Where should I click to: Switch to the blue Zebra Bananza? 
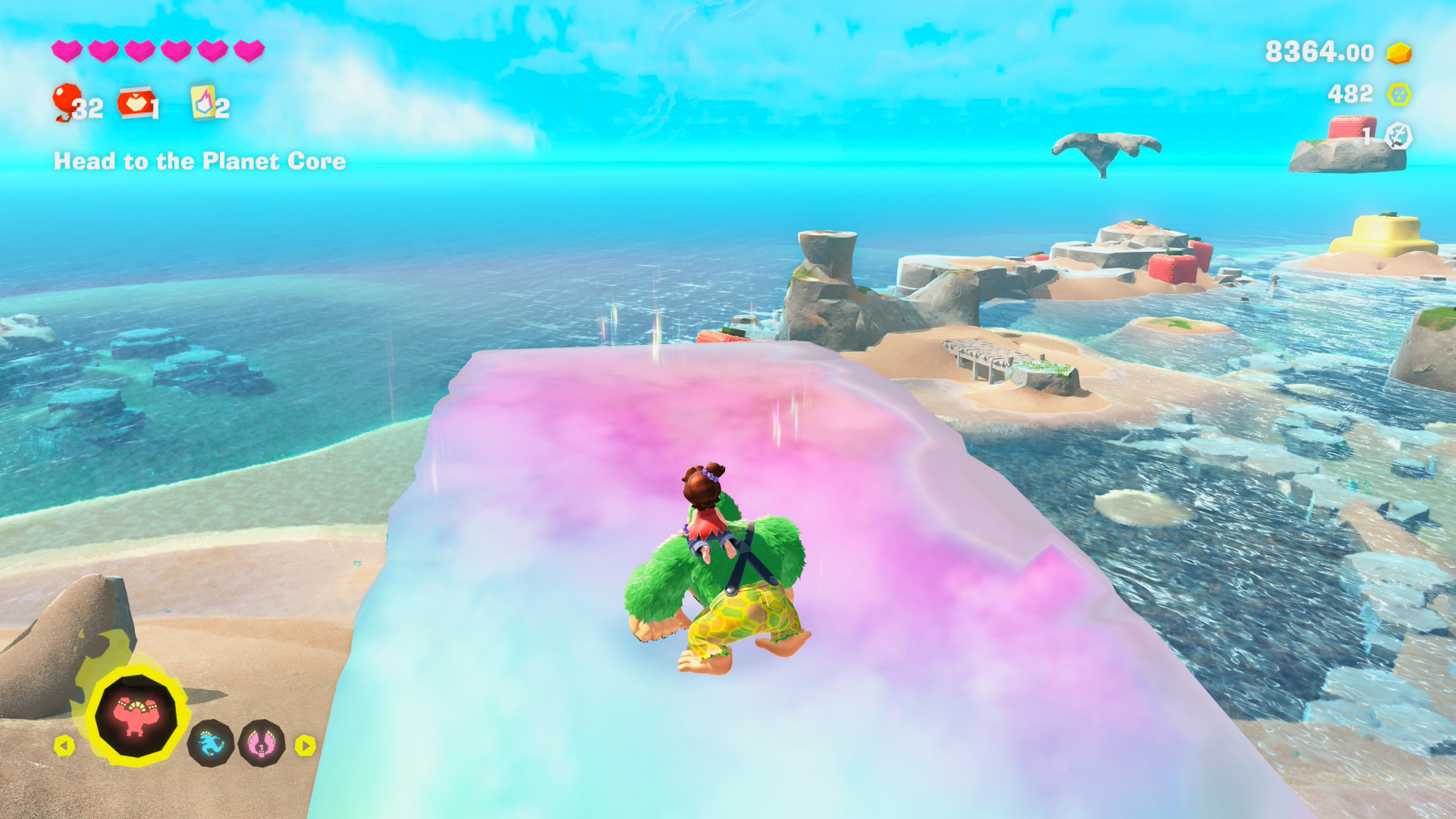click(x=211, y=743)
